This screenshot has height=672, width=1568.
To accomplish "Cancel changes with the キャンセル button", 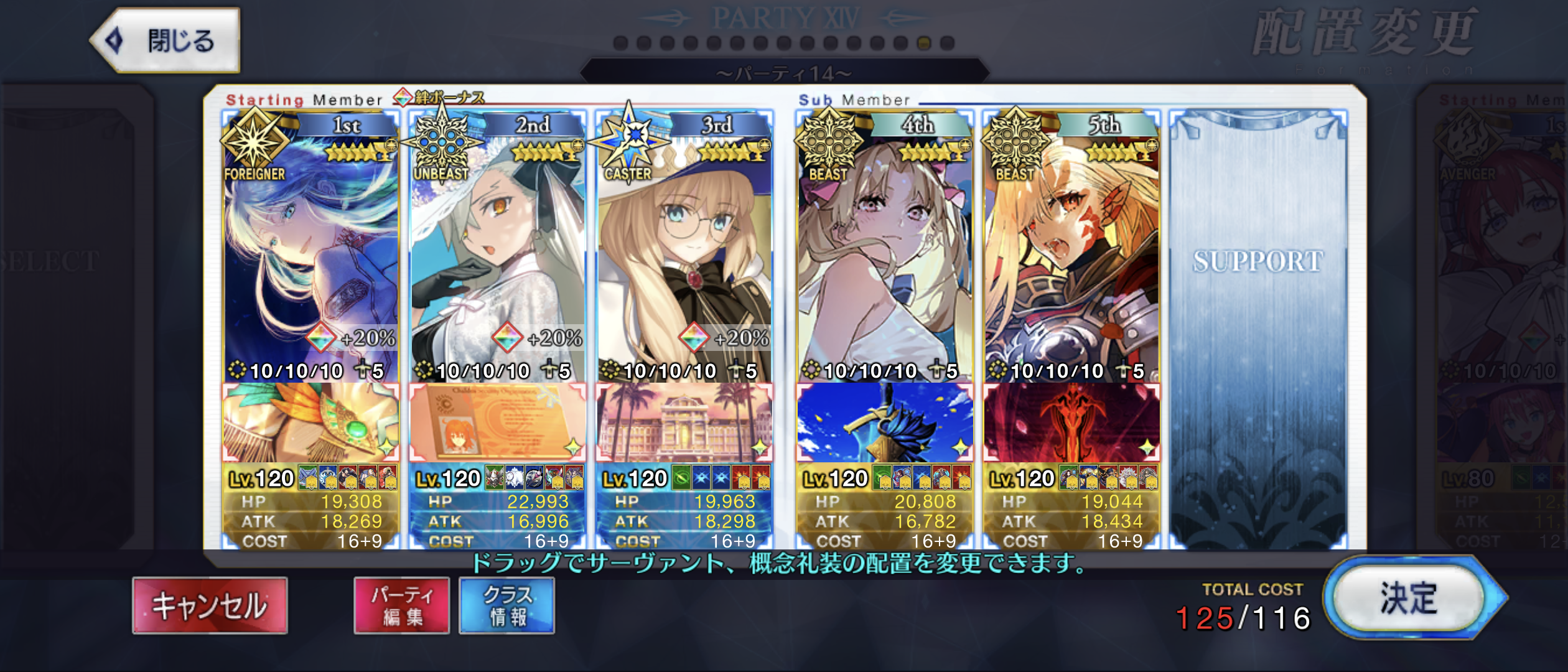I will click(x=210, y=605).
